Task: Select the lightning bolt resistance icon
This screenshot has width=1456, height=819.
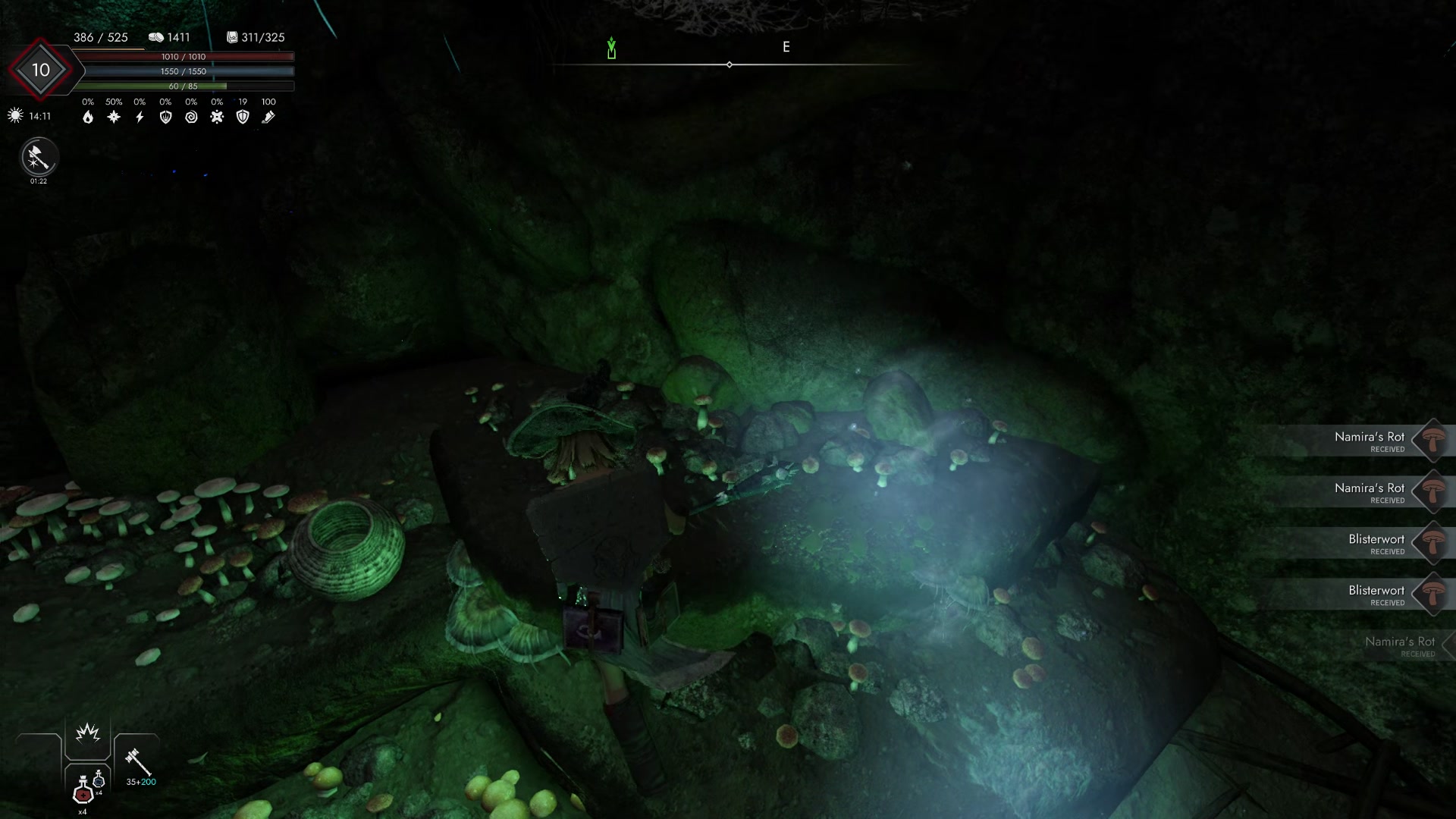Action: pos(140,117)
